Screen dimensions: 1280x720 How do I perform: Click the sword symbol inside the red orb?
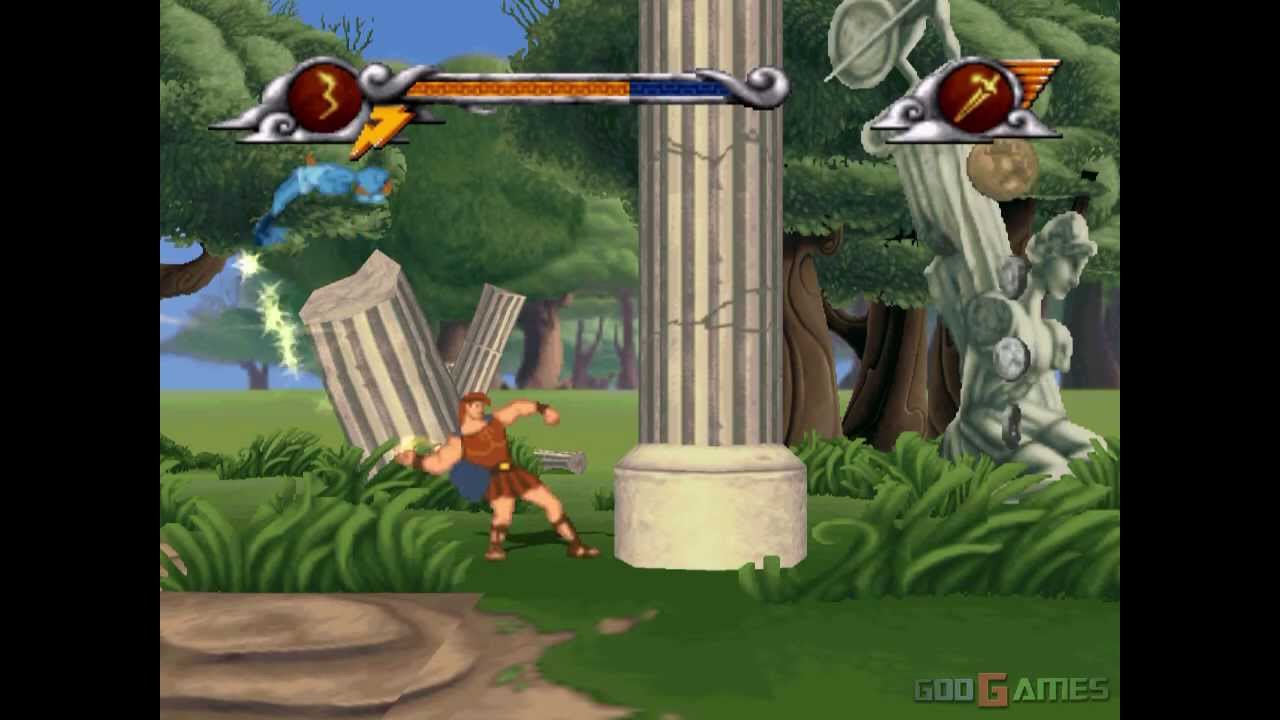977,97
